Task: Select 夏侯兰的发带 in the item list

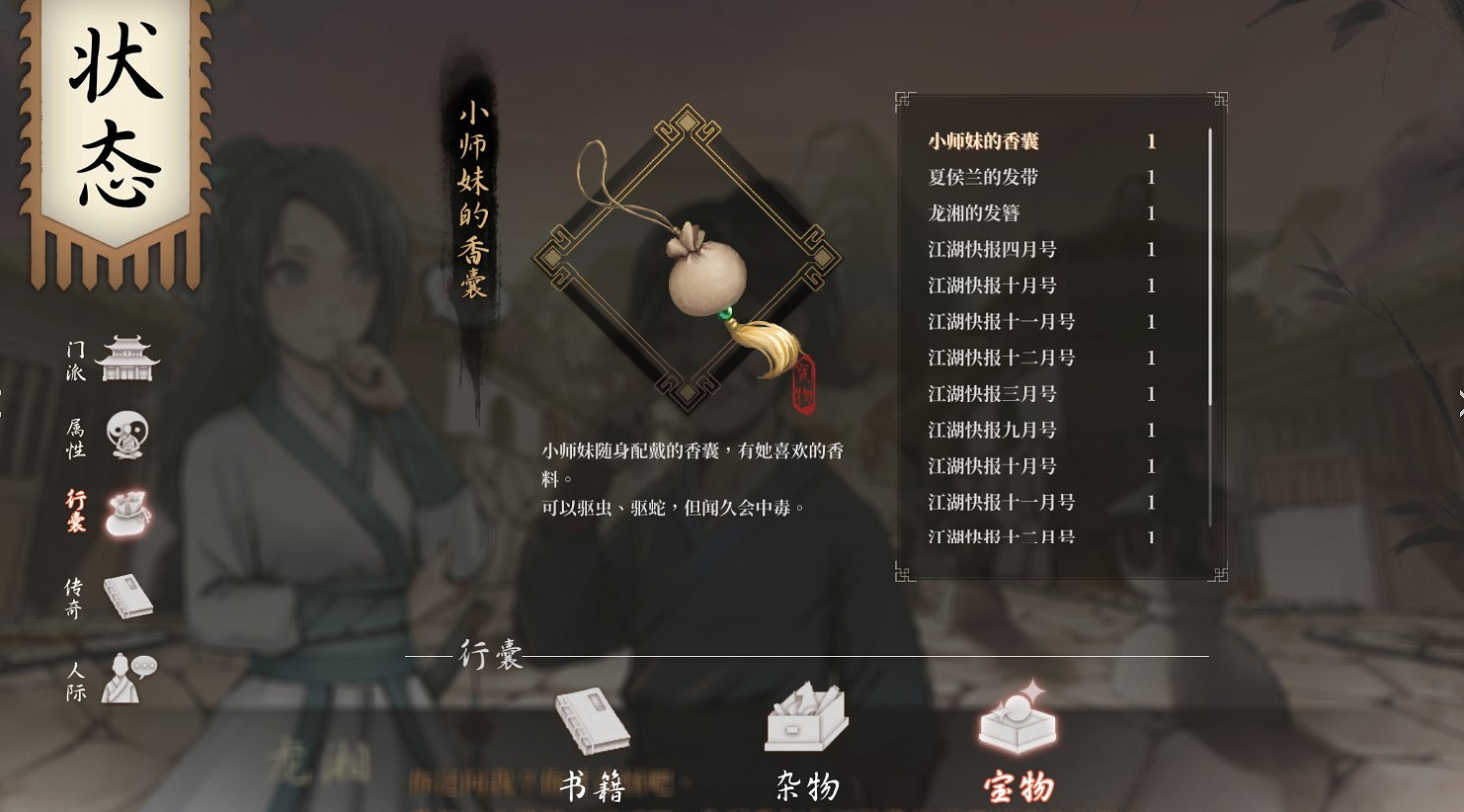Action: [x=983, y=177]
